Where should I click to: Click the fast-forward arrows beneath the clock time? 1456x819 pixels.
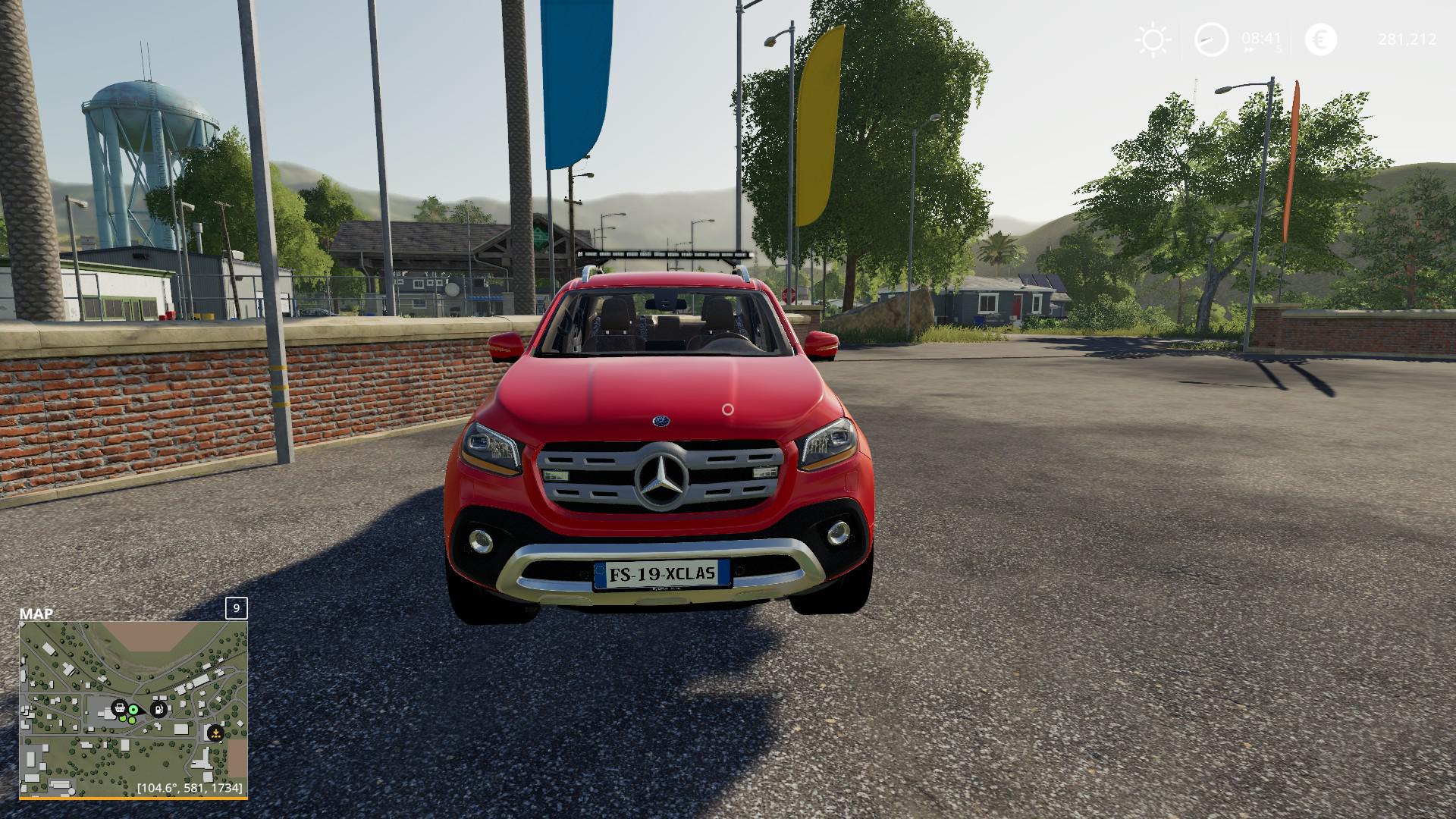[1250, 50]
